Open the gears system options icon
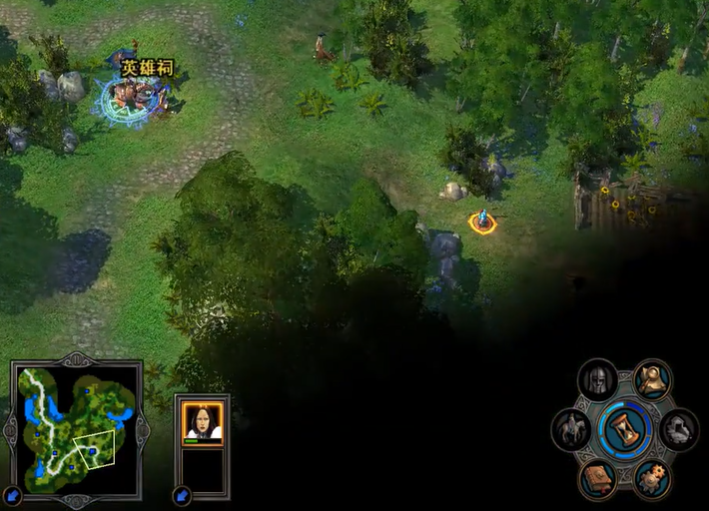Viewport: 709px width, 511px height. tap(653, 479)
